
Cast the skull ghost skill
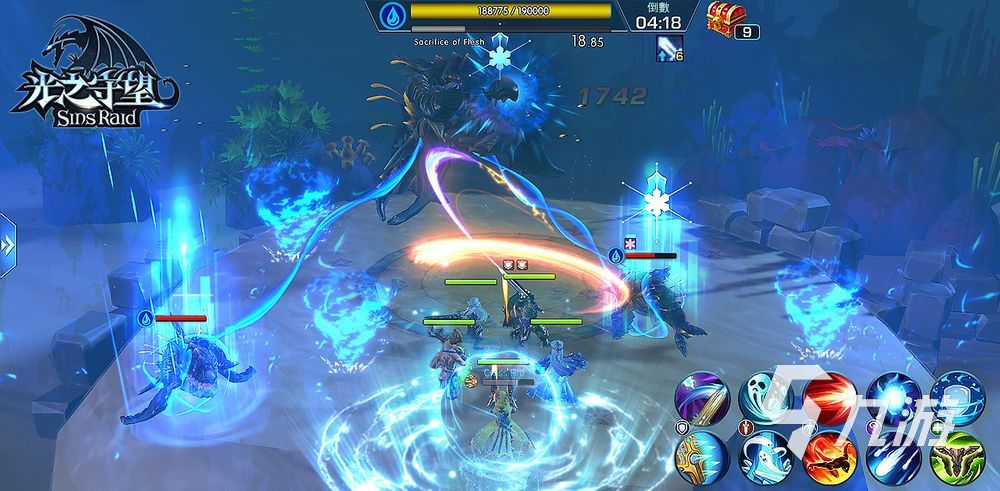pos(767,398)
